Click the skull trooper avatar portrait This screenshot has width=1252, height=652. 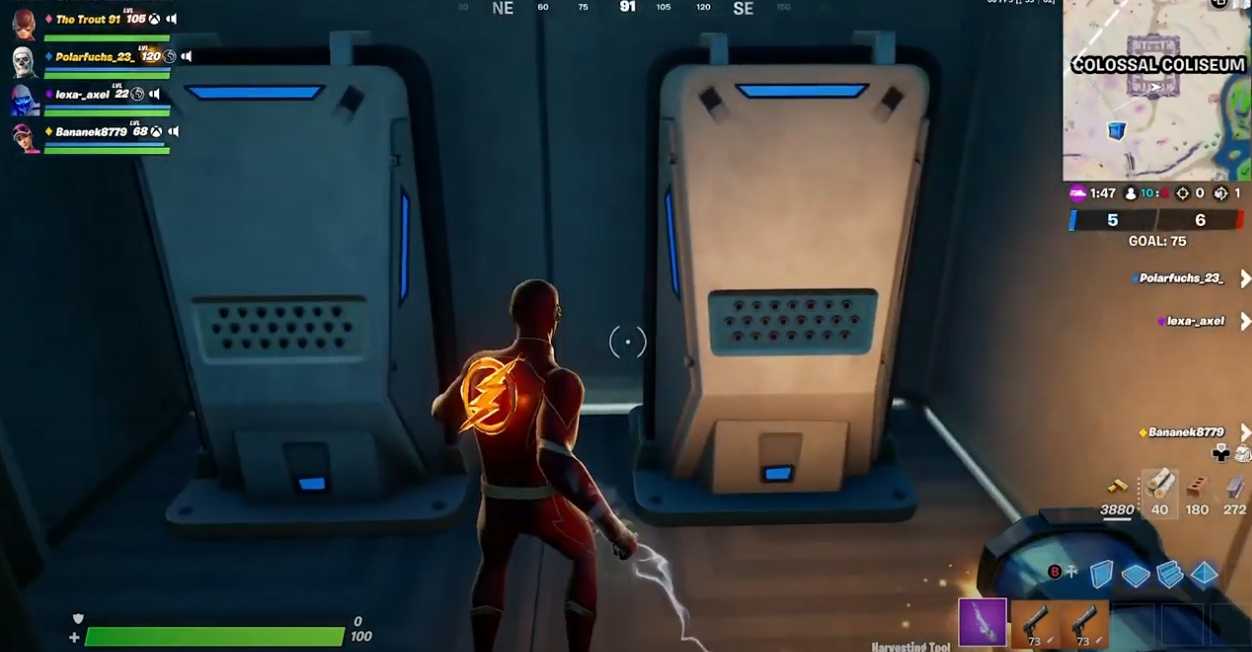pos(24,61)
